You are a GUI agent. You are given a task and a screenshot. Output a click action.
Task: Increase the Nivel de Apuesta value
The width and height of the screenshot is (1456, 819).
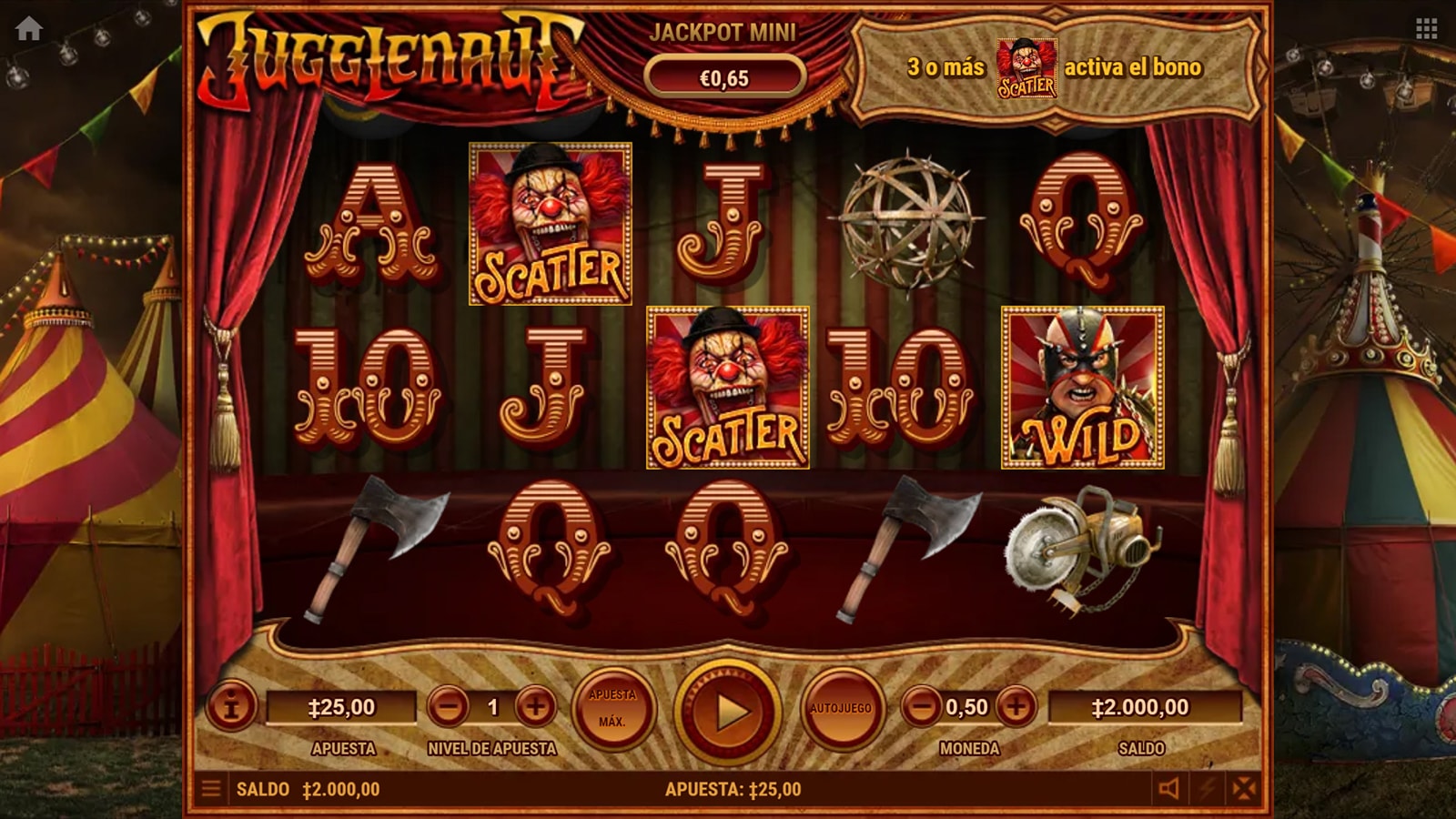click(x=536, y=706)
